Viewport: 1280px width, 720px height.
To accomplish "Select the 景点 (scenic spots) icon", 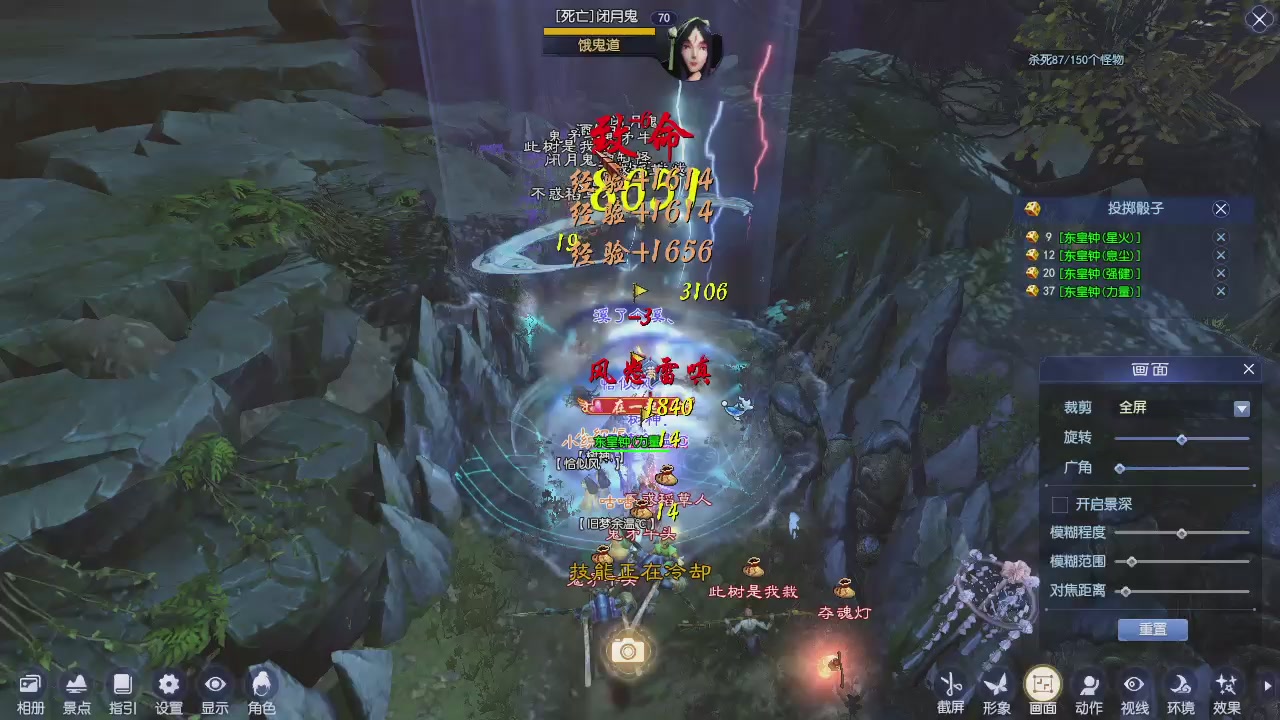I will (76, 685).
